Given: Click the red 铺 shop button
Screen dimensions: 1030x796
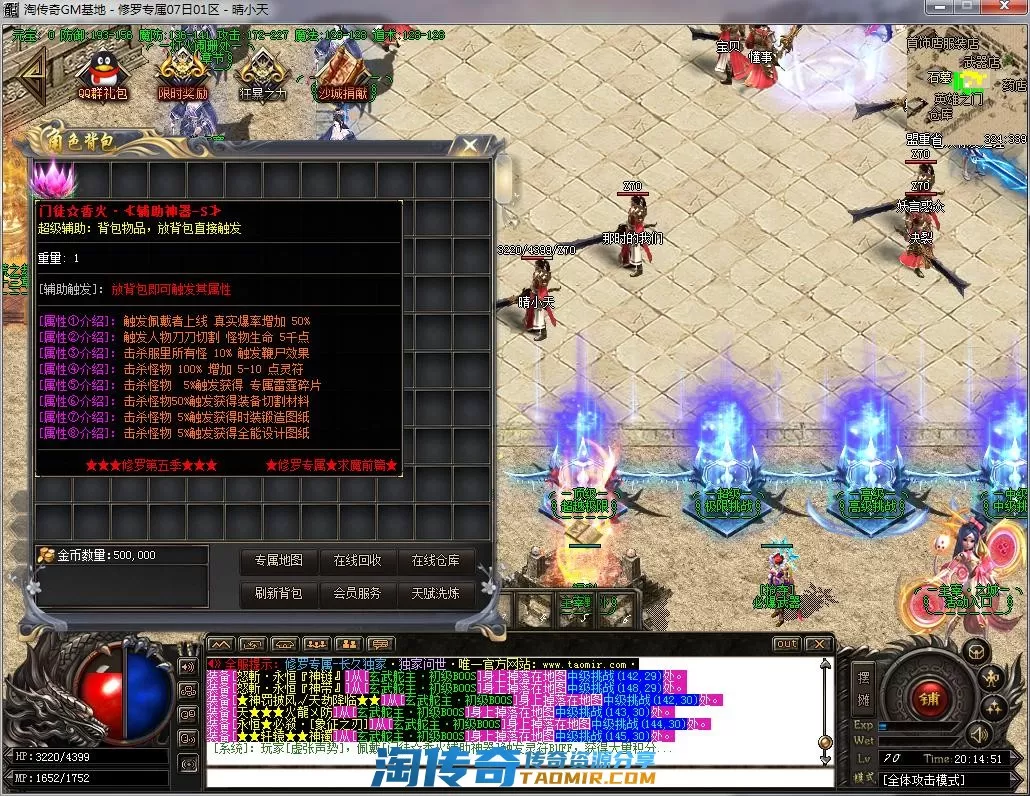Looking at the screenshot, I should (x=927, y=697).
